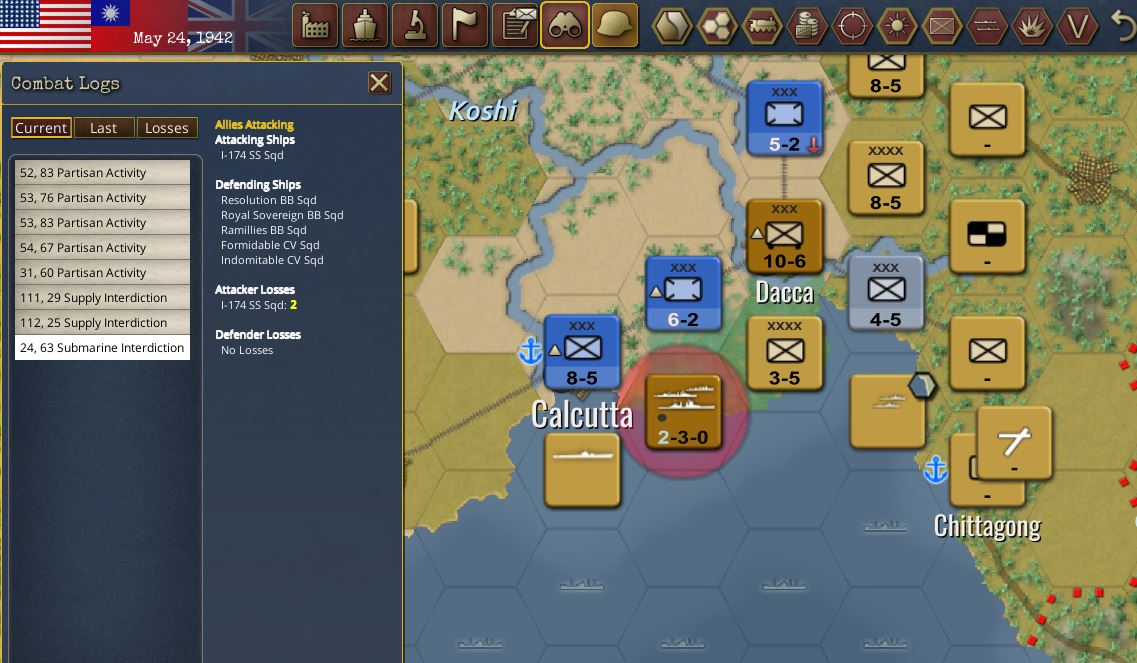Switch to the Current combat log tab

point(41,128)
